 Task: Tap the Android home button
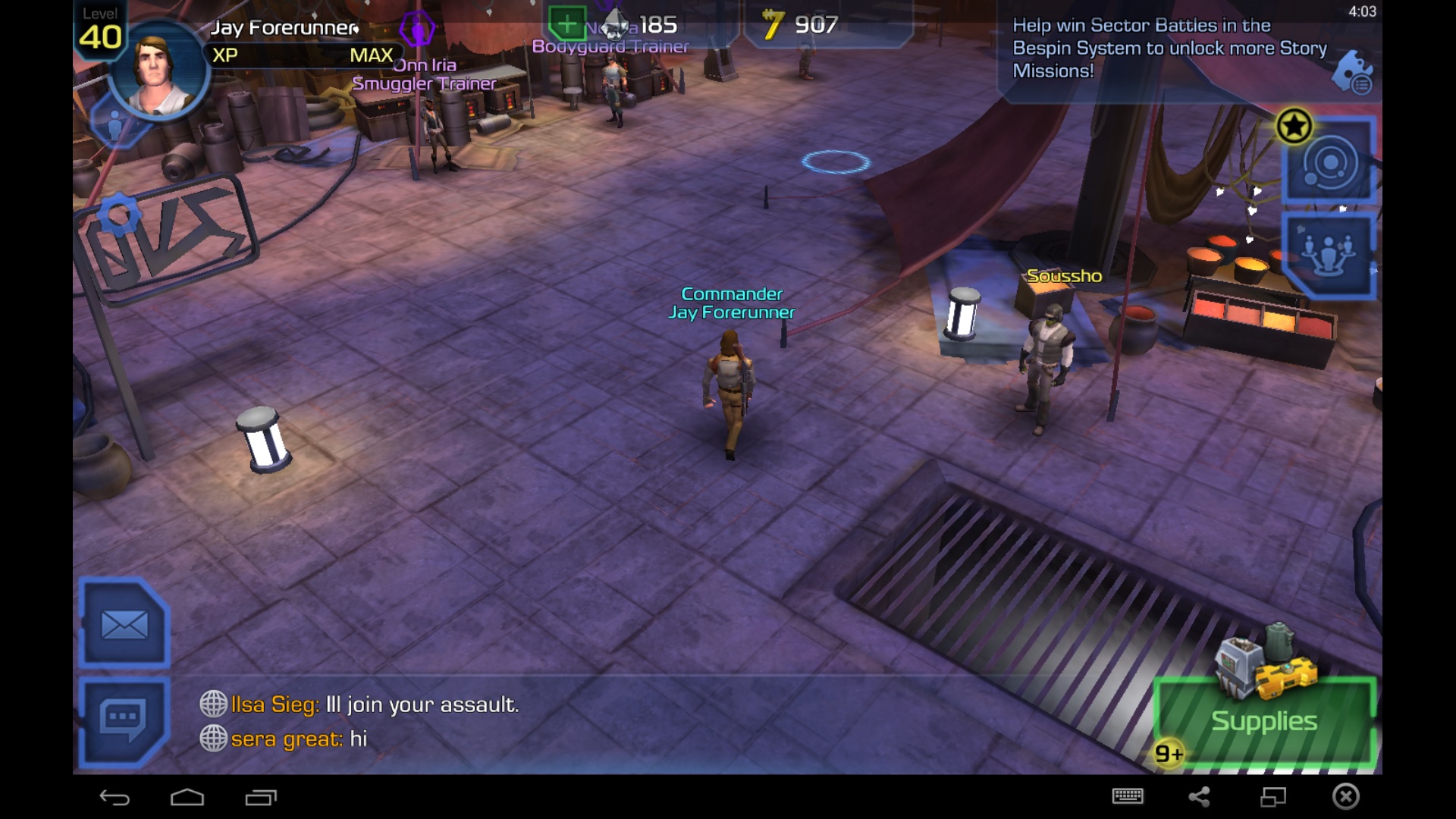coord(187,797)
